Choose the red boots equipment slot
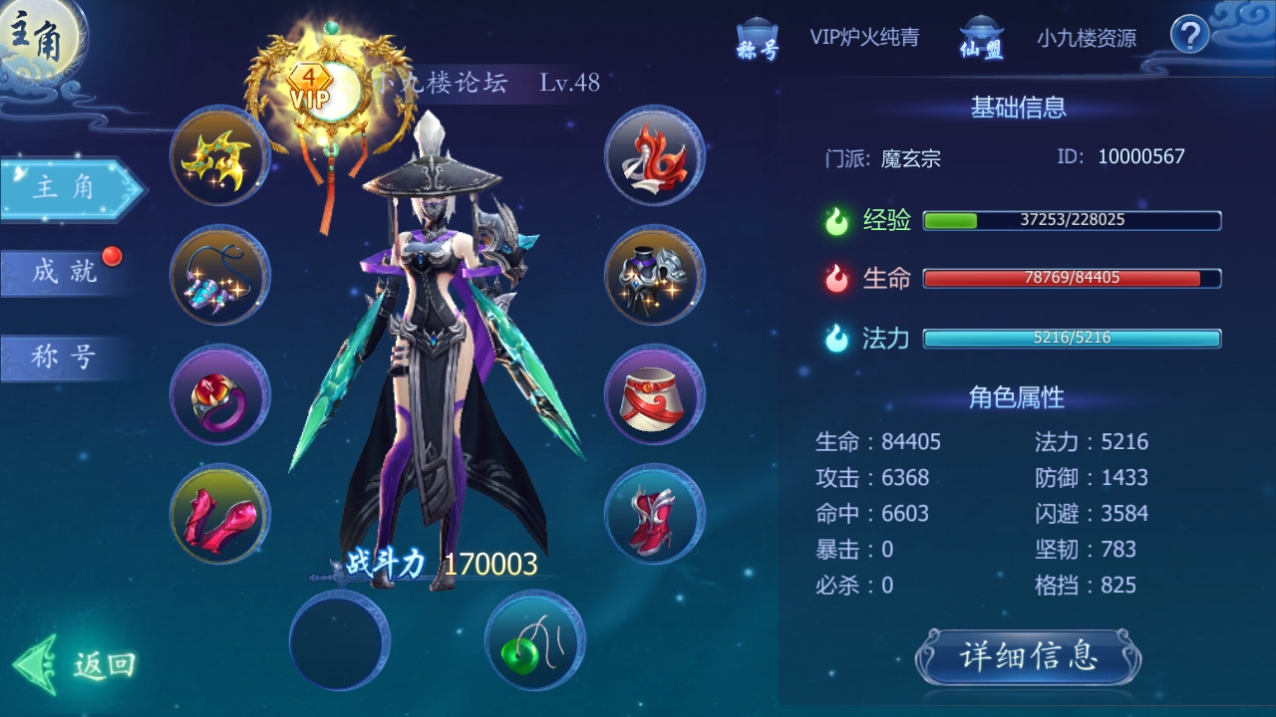The image size is (1276, 717). [x=655, y=514]
